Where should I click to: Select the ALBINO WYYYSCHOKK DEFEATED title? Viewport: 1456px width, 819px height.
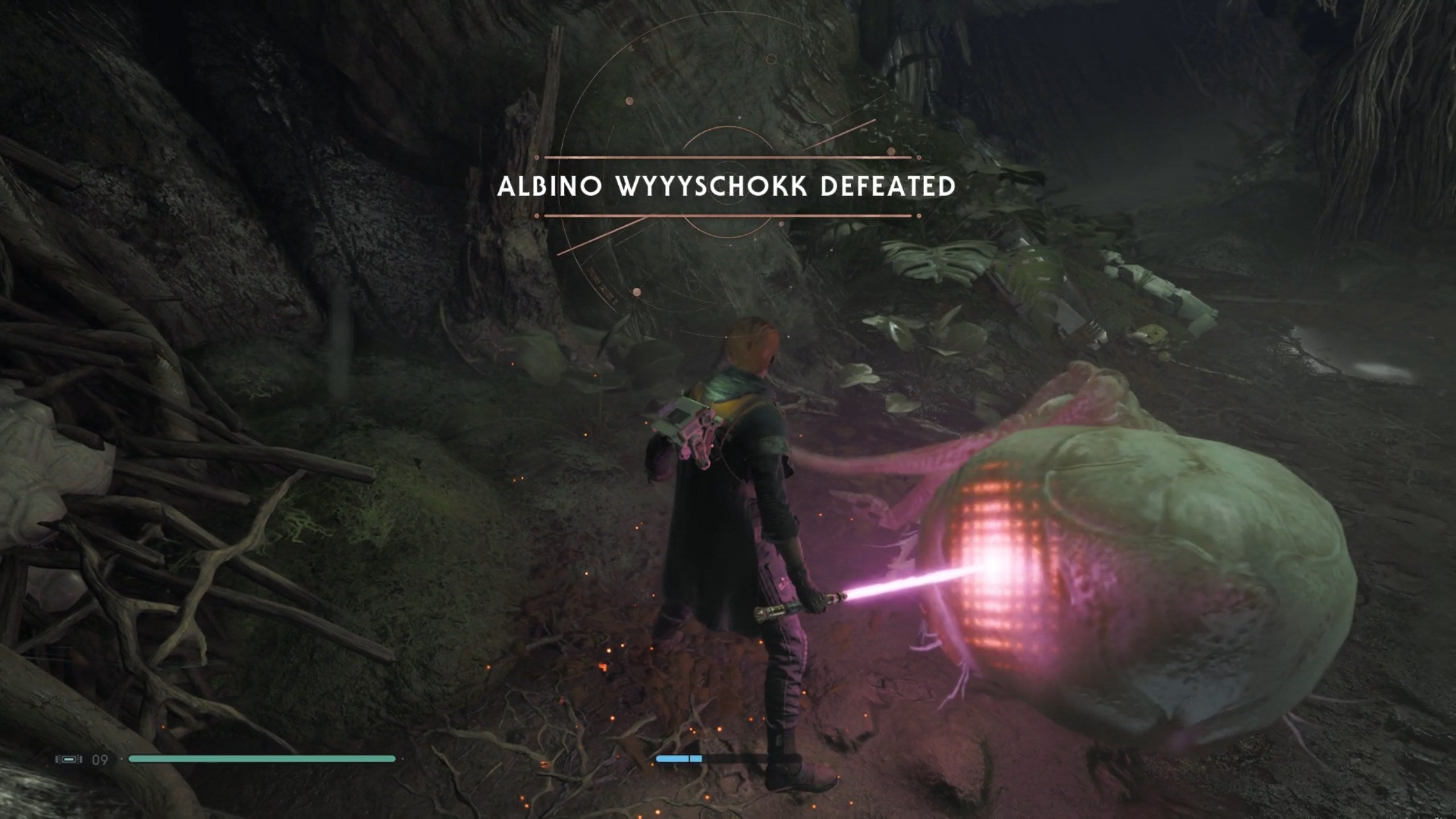point(728,186)
